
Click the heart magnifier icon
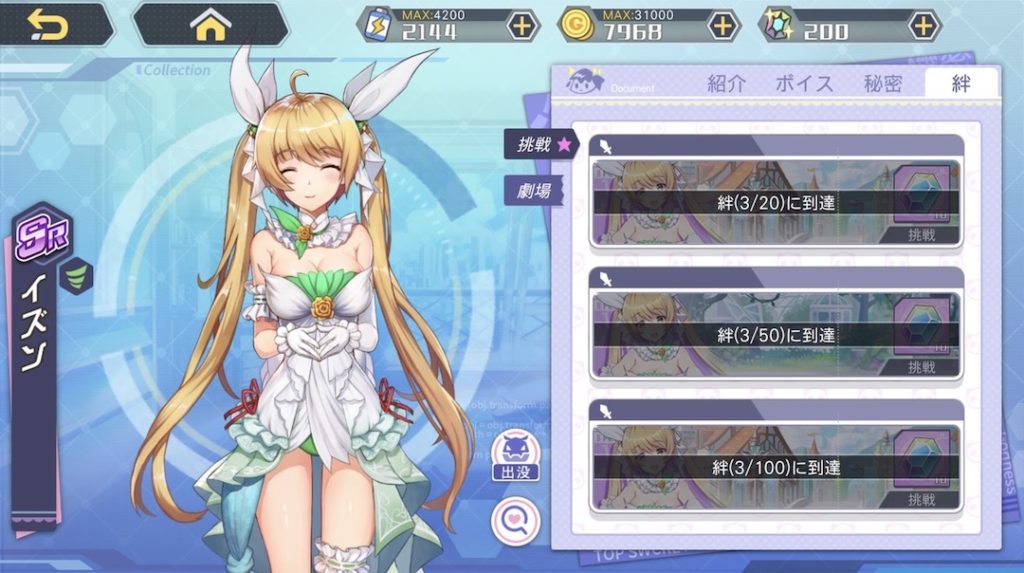pyautogui.click(x=515, y=520)
